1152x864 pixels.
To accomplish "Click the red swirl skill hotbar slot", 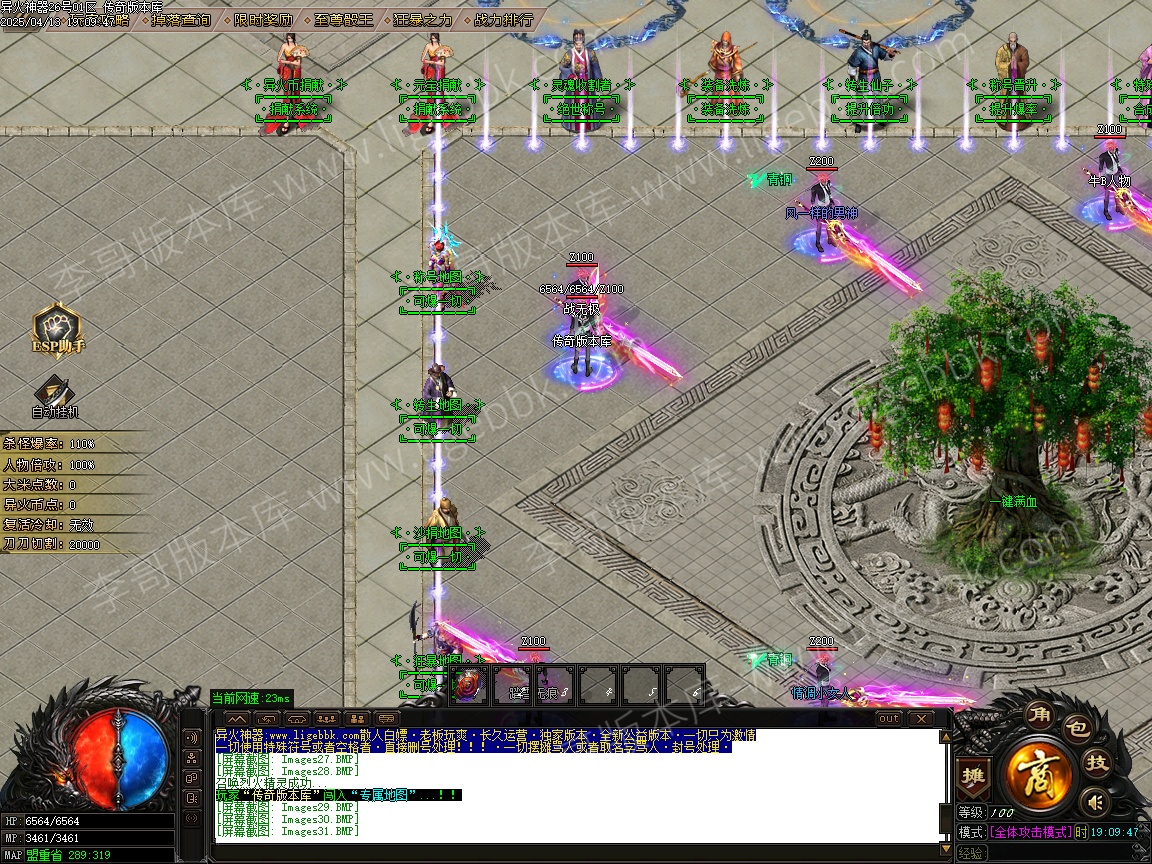I will coord(469,685).
